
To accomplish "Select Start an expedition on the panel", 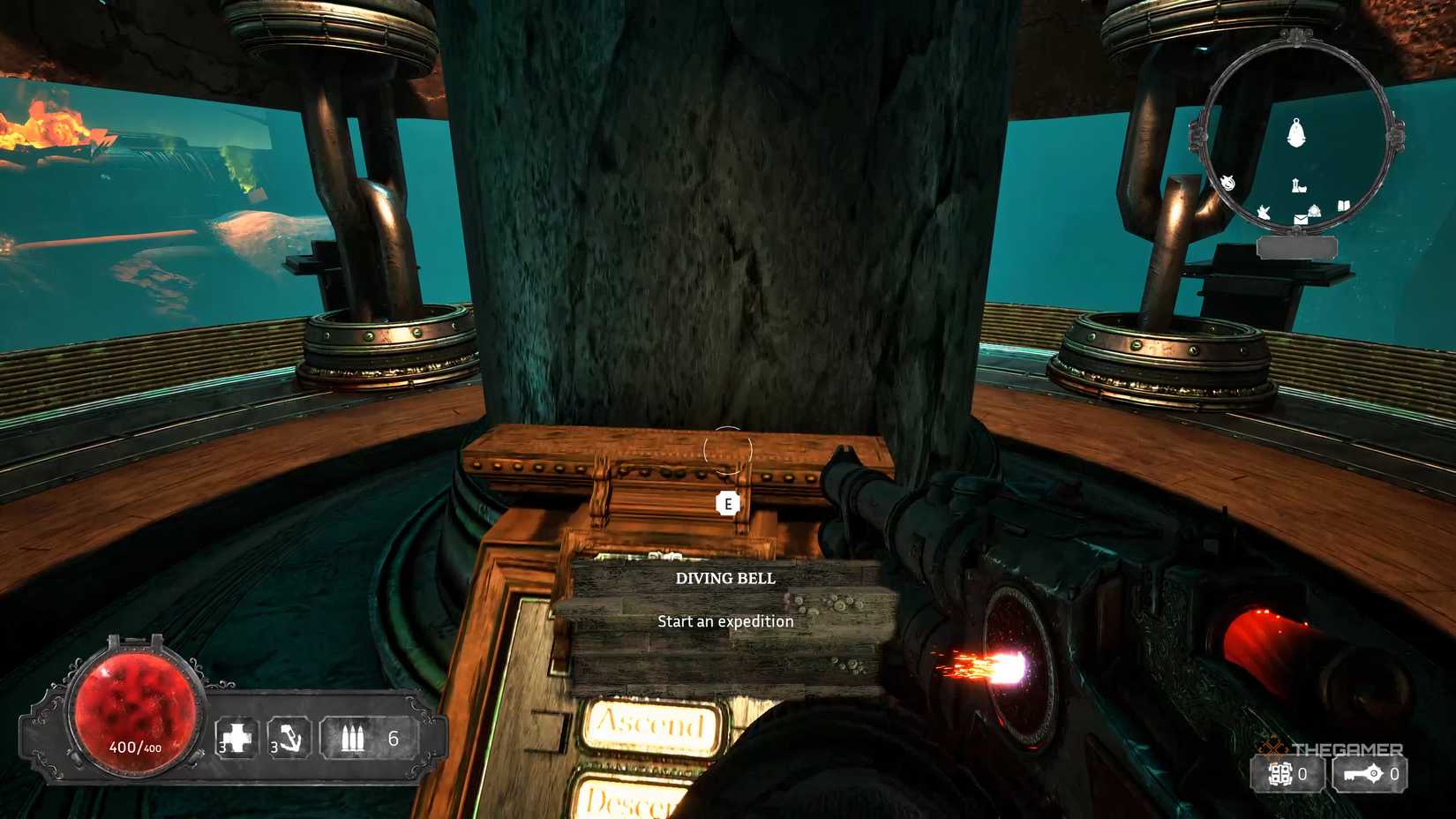I will point(725,621).
